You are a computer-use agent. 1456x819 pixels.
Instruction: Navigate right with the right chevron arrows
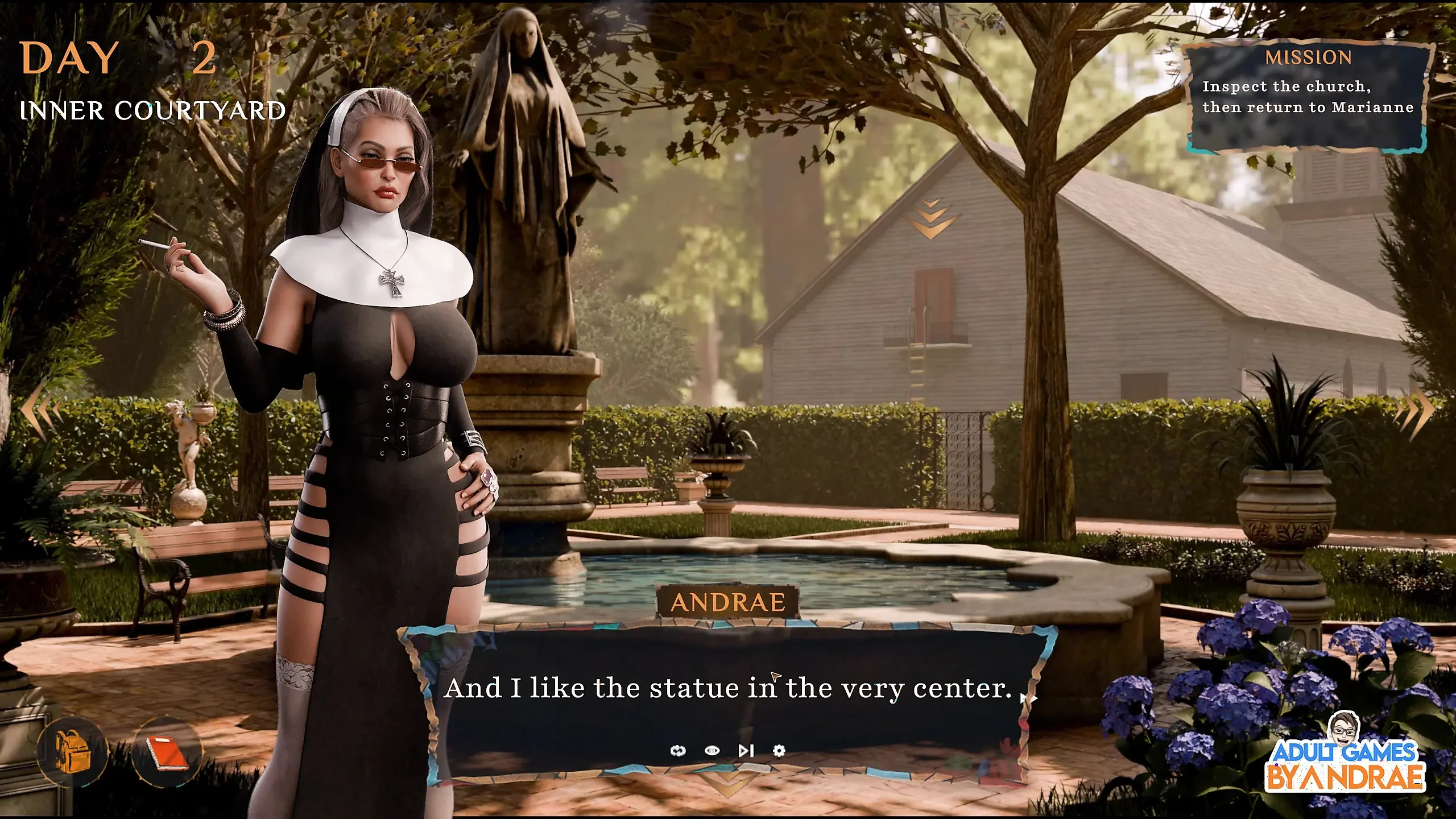point(1420,411)
